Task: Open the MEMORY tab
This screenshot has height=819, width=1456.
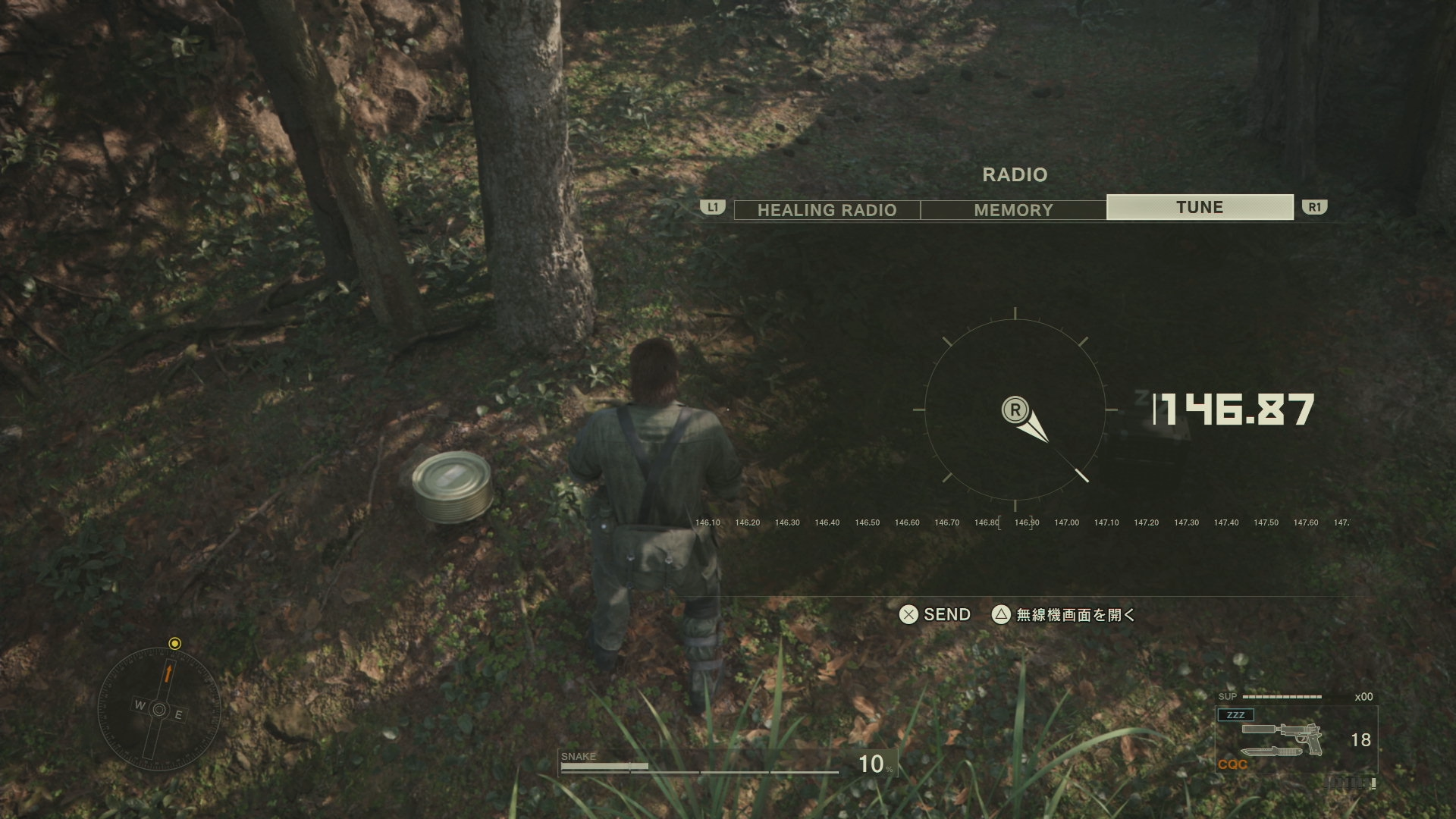Action: pyautogui.click(x=1013, y=210)
